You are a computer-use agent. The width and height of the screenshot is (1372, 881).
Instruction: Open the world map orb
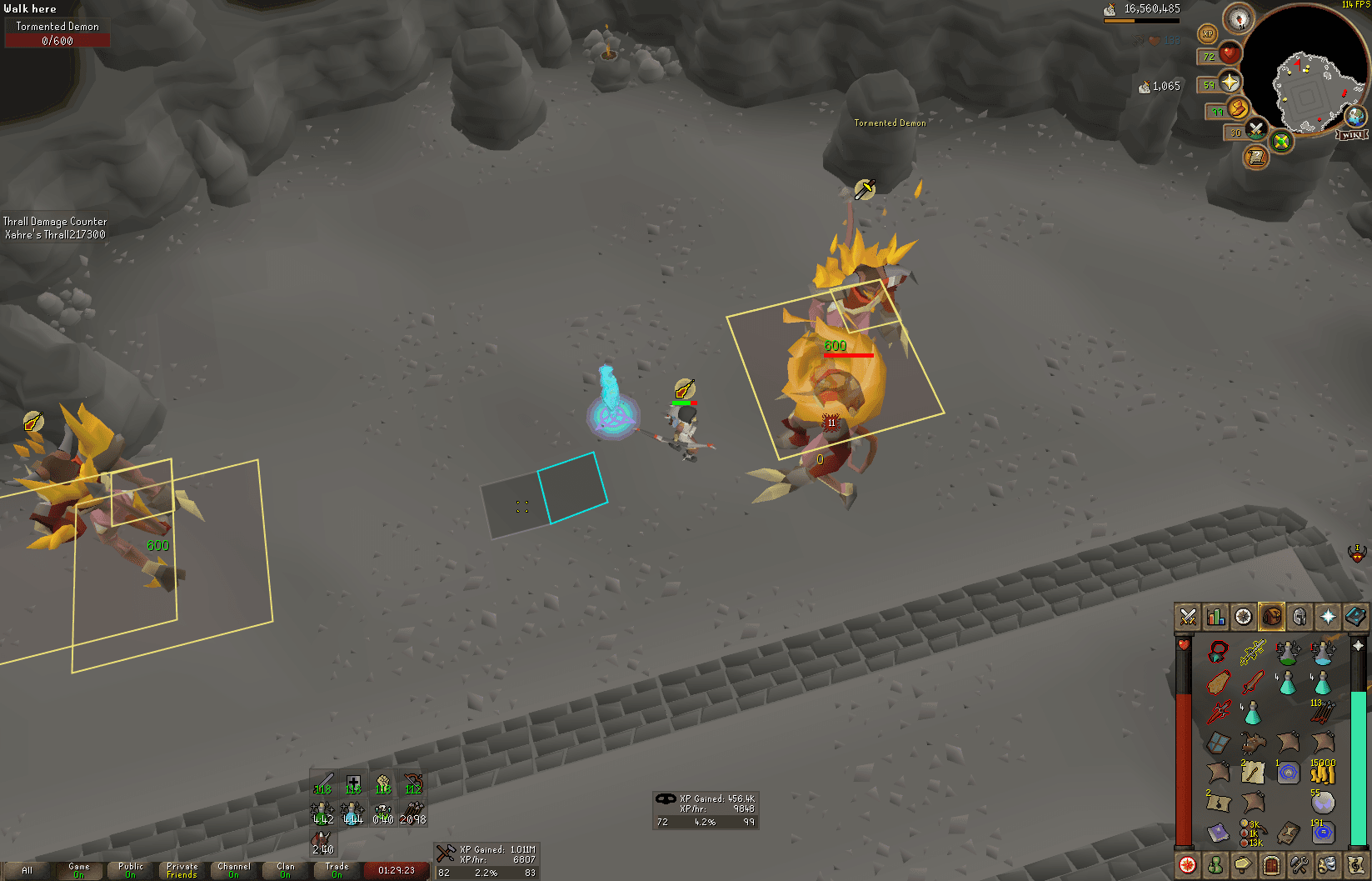tap(1355, 117)
